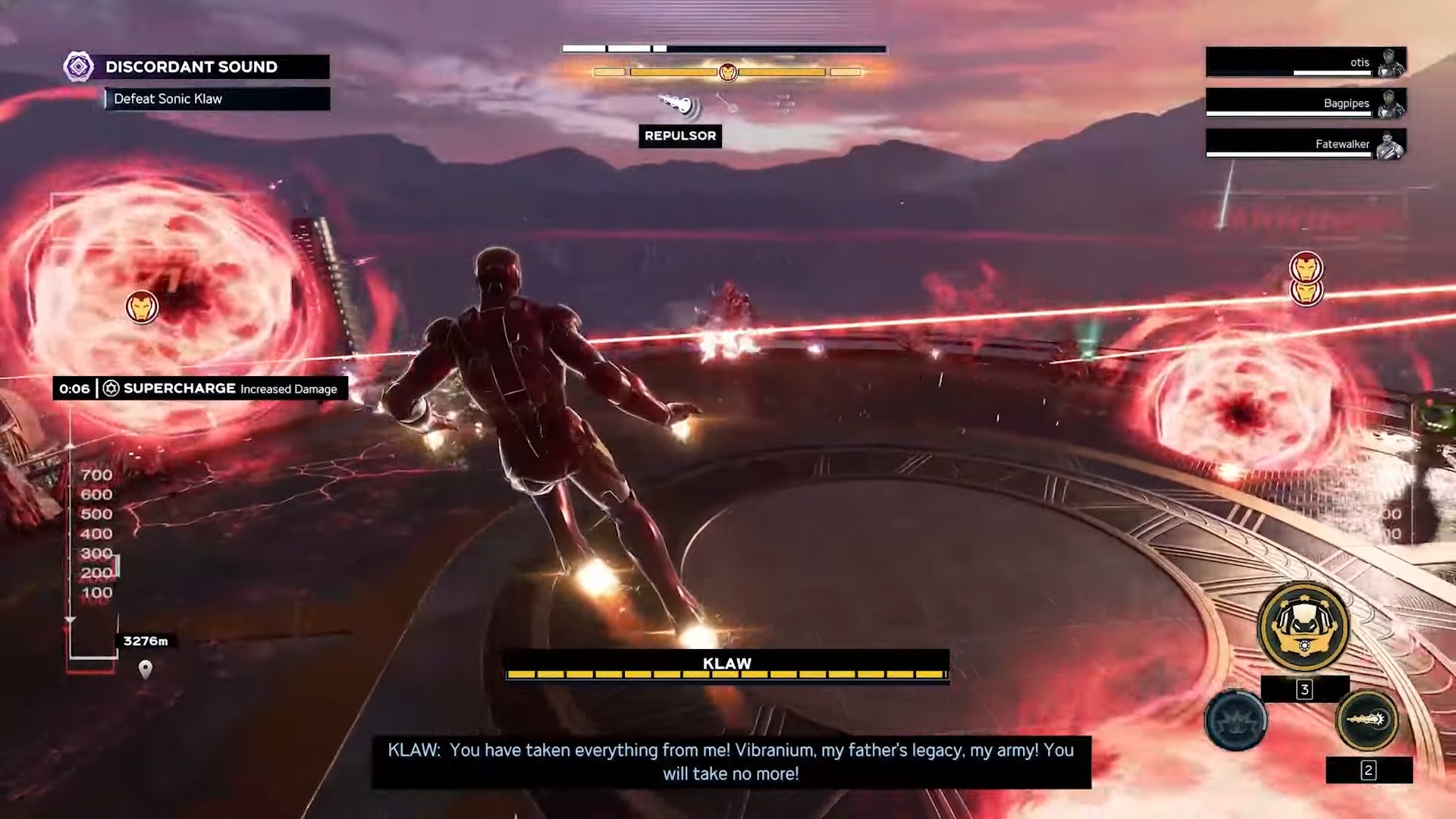Choose teammate Fatewalker in the party list
This screenshot has height=819, width=1456.
point(1306,144)
